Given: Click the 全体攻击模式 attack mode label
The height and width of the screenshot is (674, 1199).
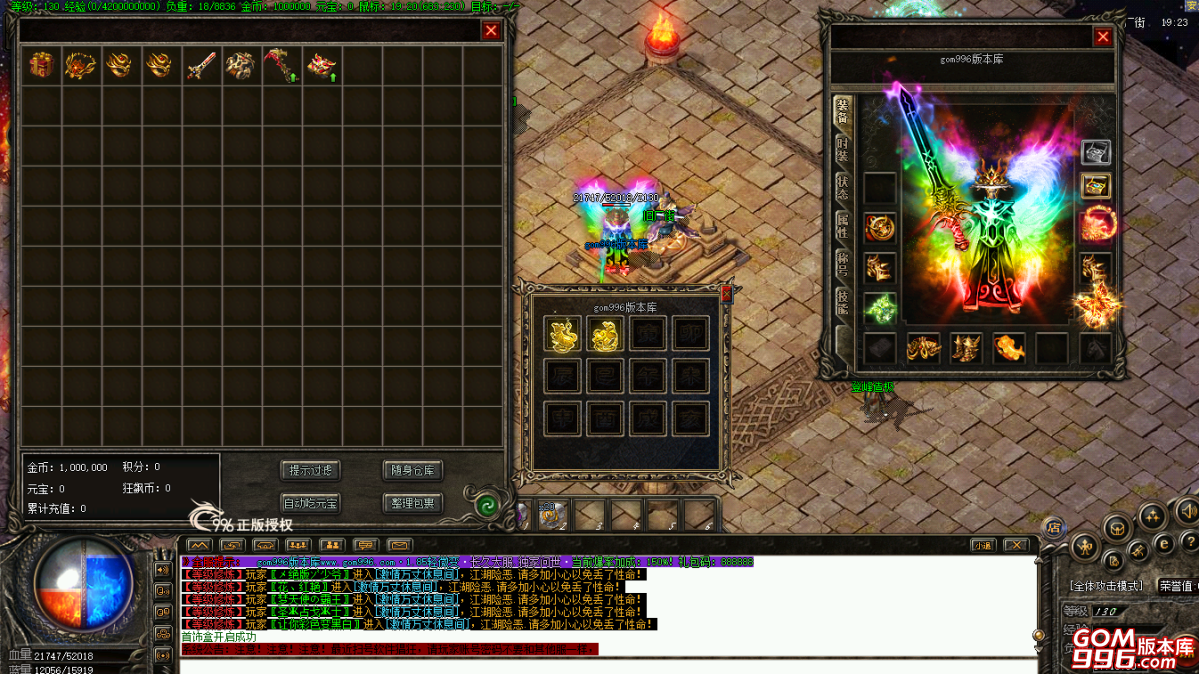Looking at the screenshot, I should (x=1107, y=586).
